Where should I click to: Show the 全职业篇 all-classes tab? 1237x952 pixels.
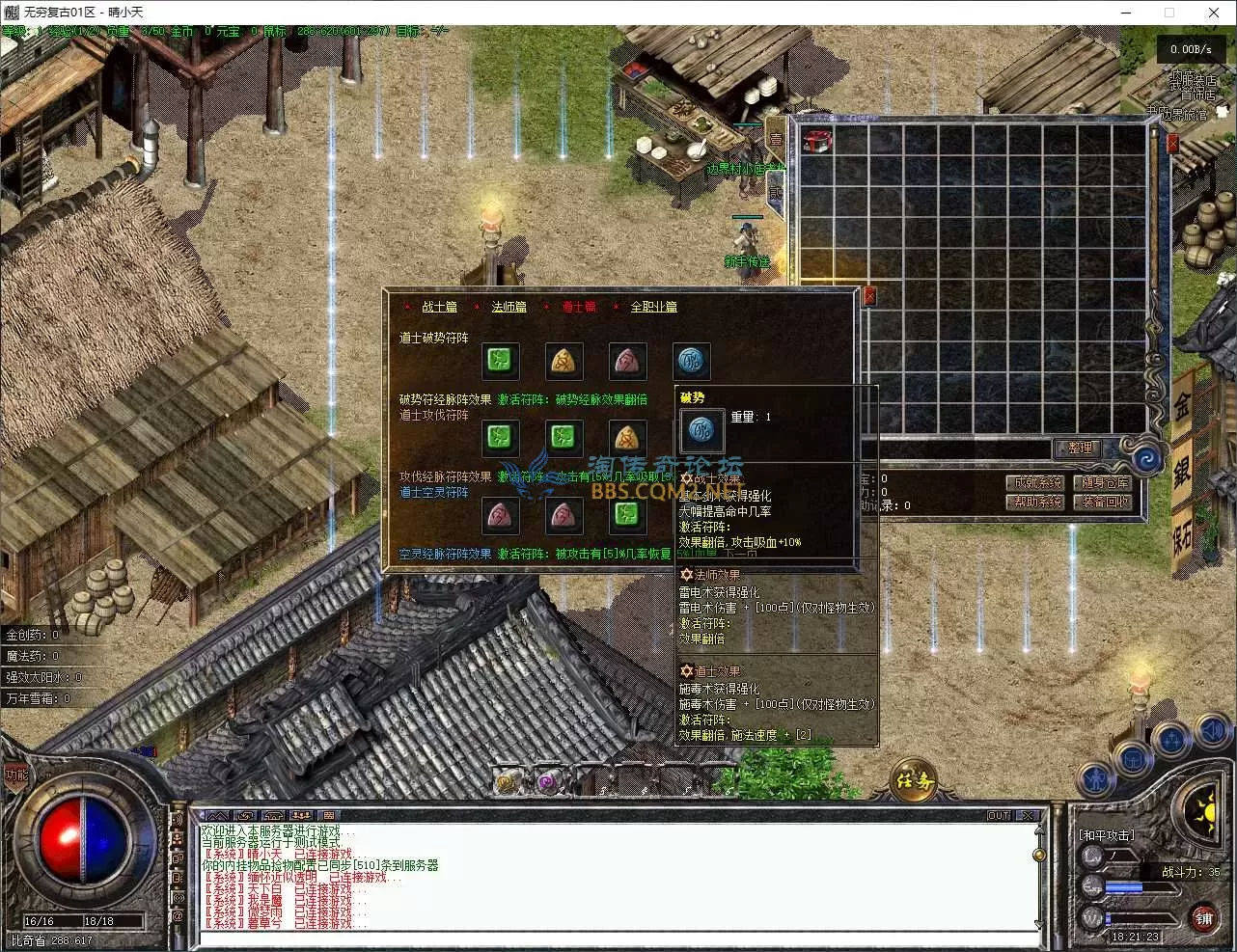[x=653, y=307]
